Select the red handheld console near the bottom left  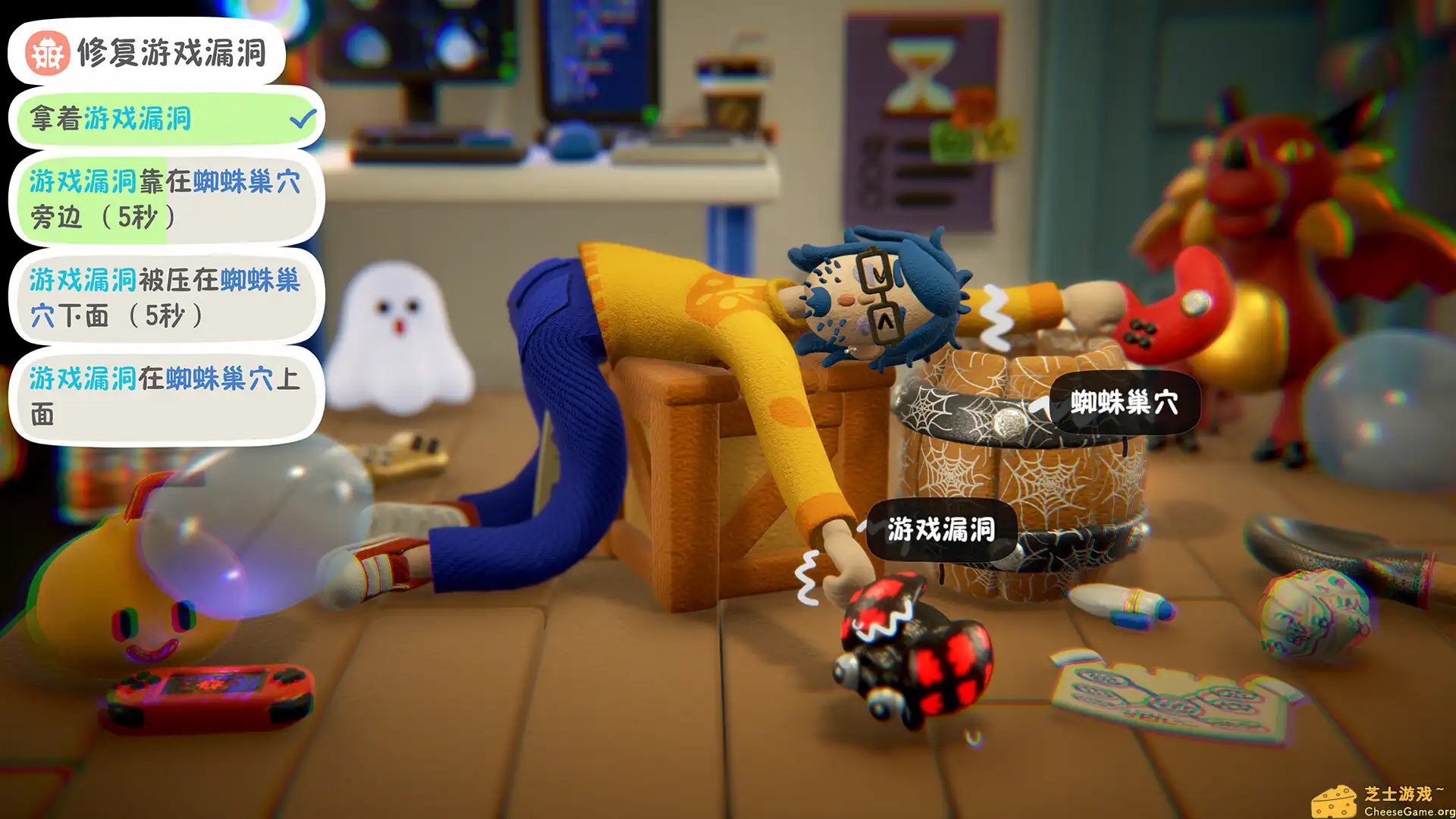209,698
